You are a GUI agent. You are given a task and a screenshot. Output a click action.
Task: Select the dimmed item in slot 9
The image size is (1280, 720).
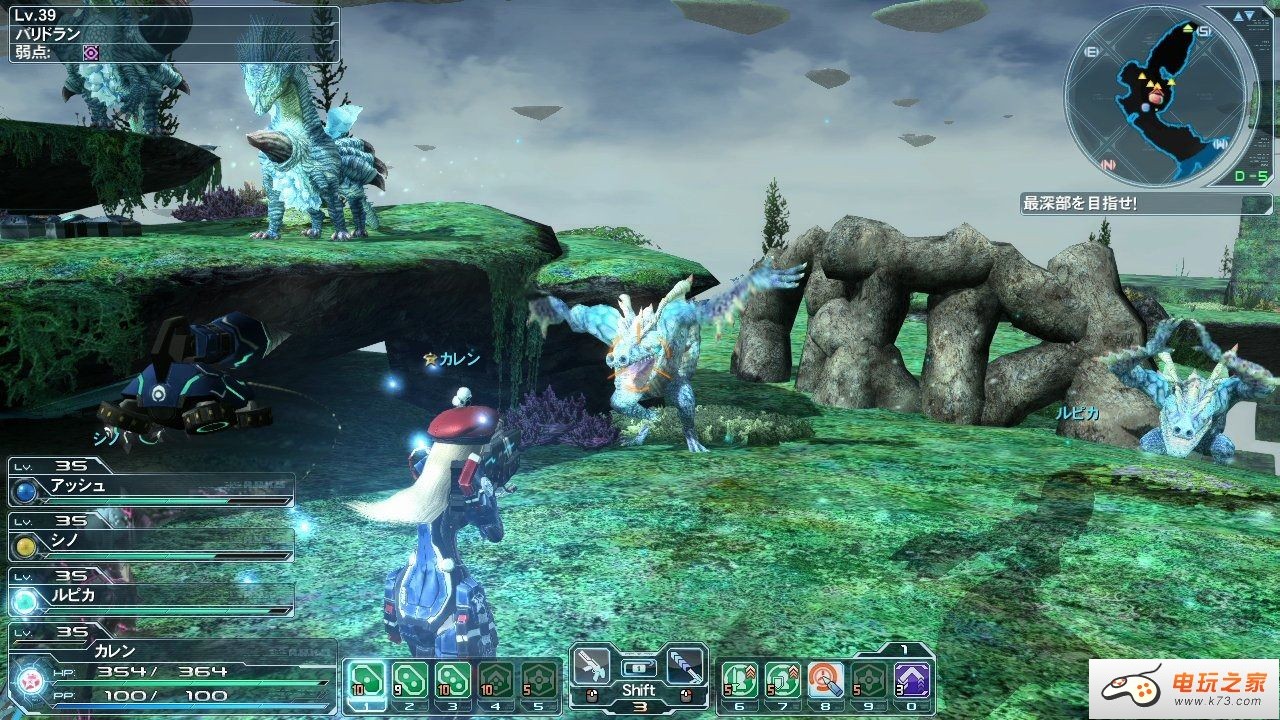click(868, 681)
